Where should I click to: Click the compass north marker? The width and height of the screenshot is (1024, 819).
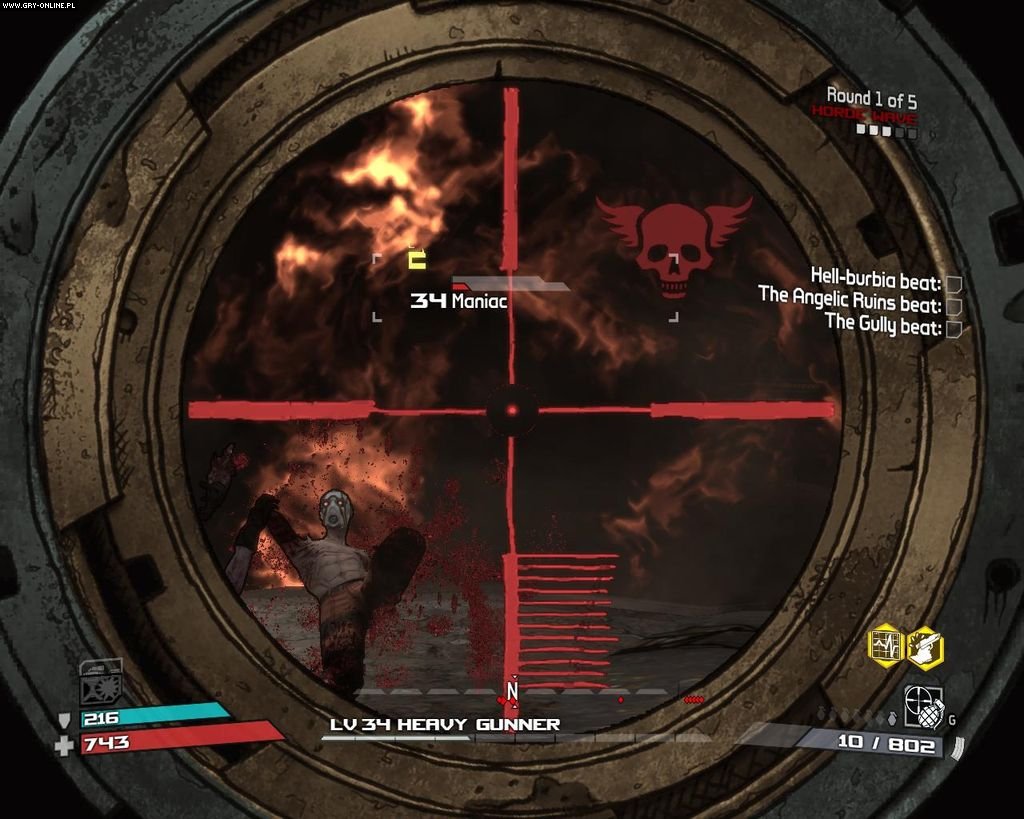(x=512, y=690)
